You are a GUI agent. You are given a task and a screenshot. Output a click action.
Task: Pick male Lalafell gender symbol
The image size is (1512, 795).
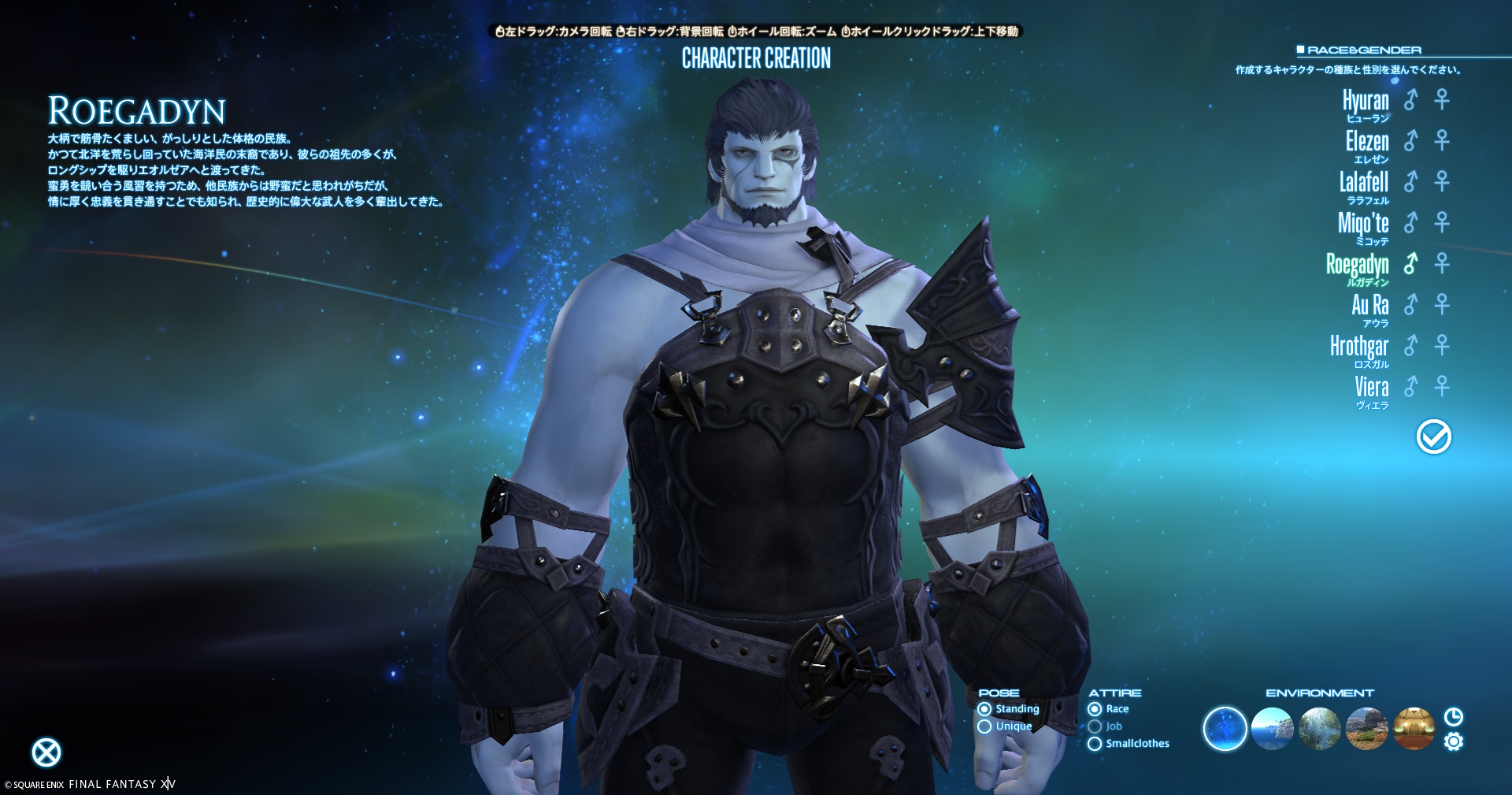coord(1411,181)
